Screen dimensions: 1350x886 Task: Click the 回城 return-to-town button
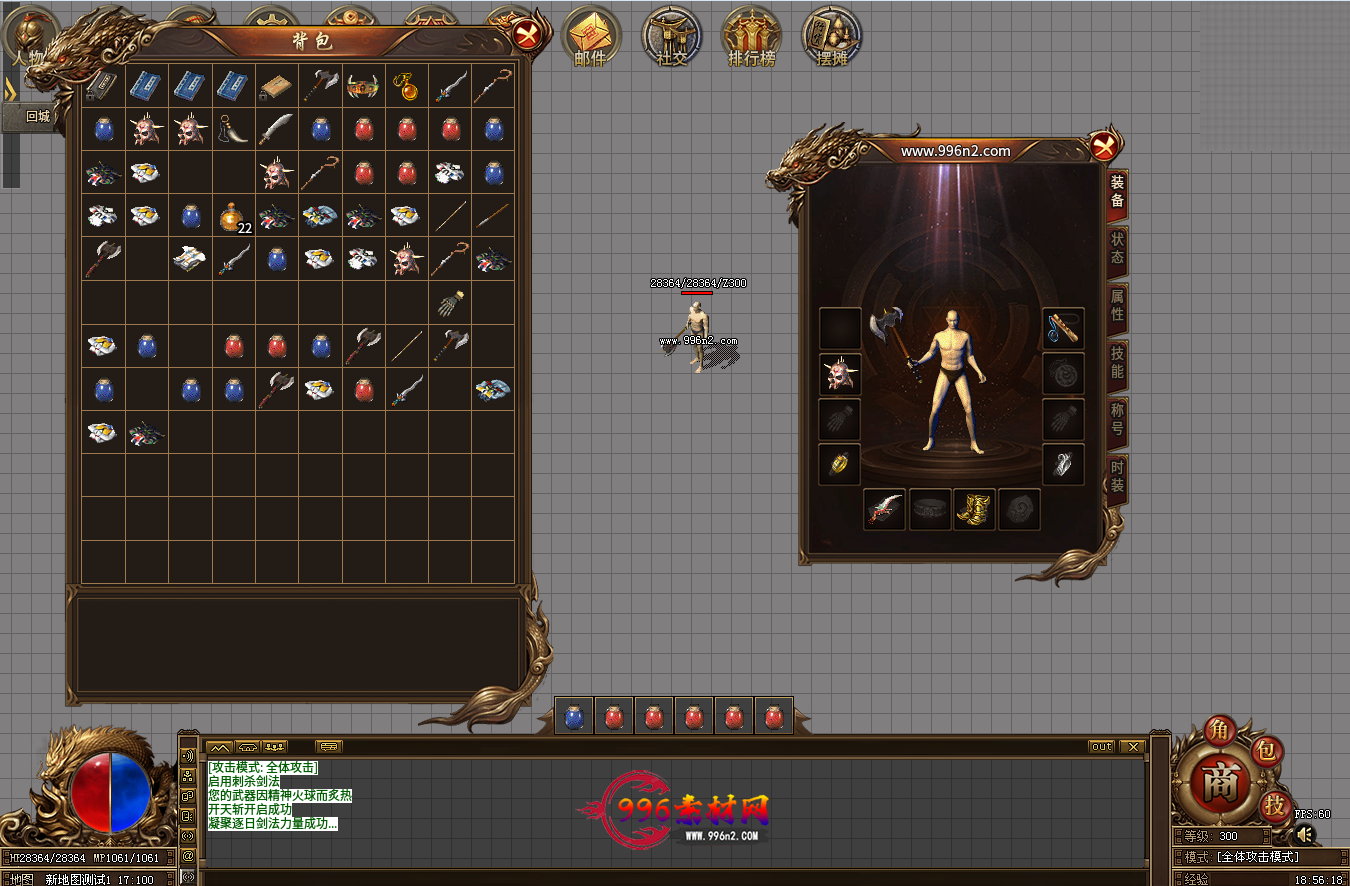38,116
